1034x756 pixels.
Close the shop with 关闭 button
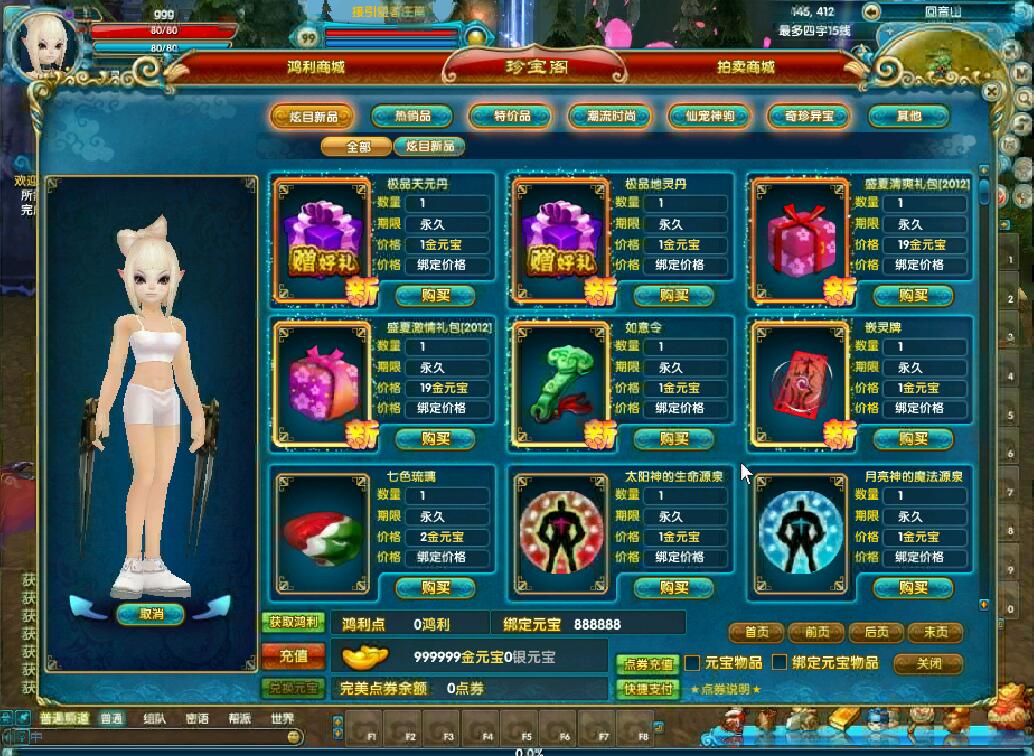click(928, 663)
